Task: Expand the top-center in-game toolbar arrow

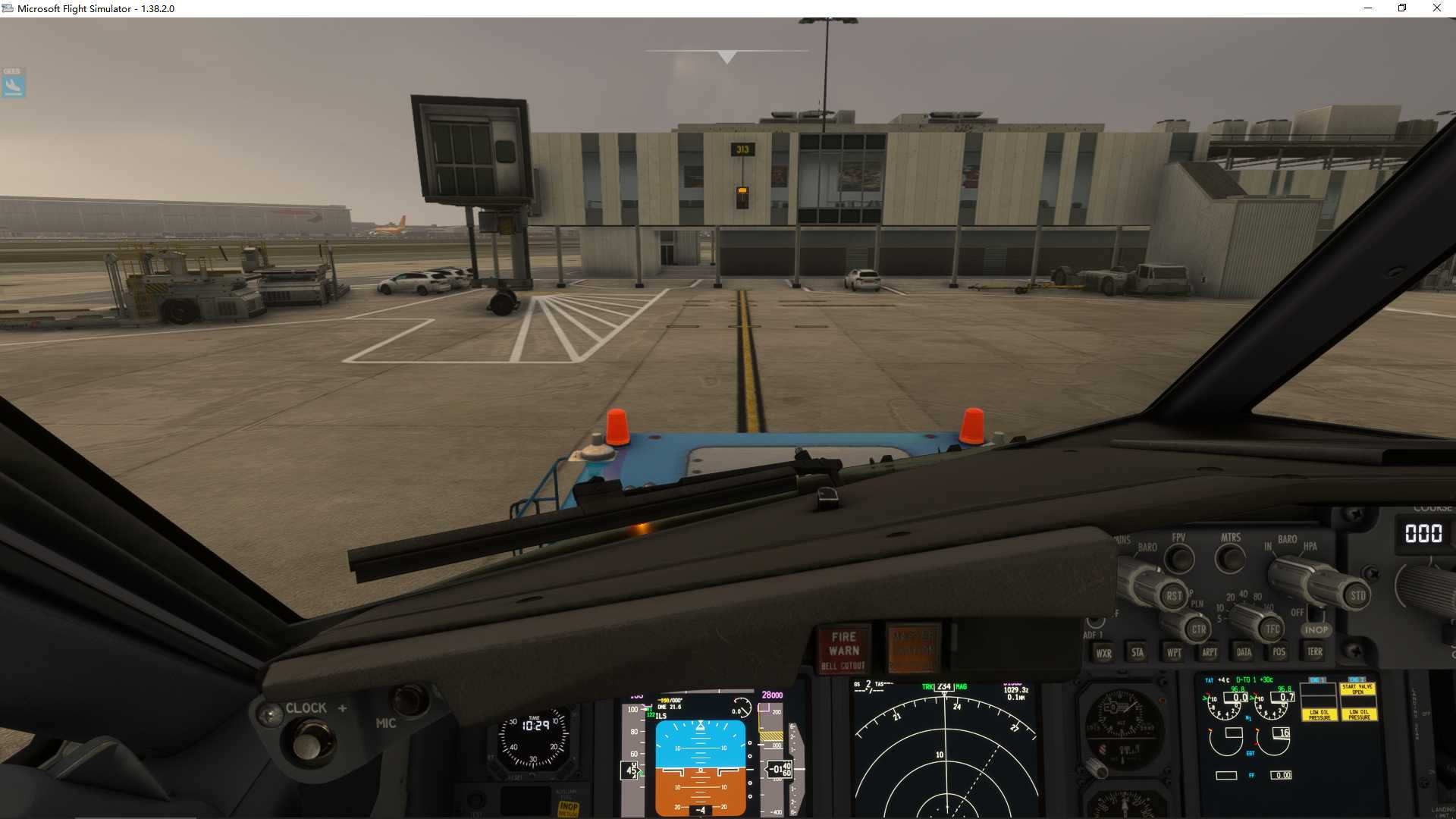Action: click(x=726, y=55)
